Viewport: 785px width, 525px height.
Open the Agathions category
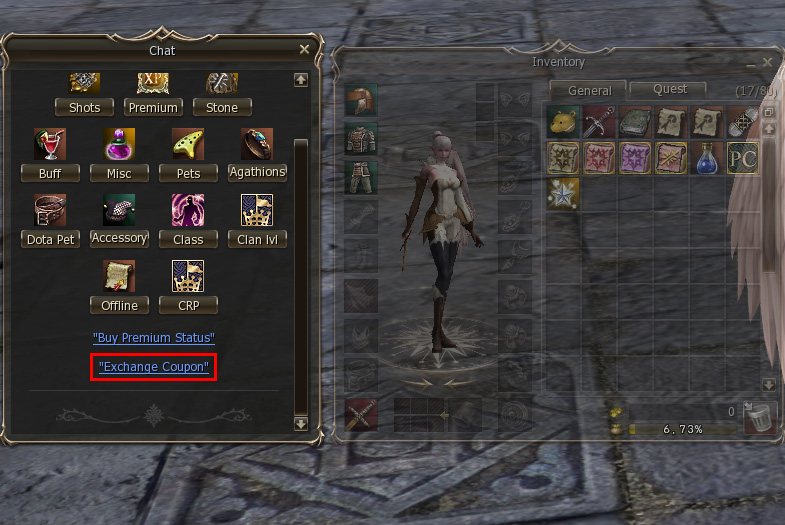coord(257,172)
